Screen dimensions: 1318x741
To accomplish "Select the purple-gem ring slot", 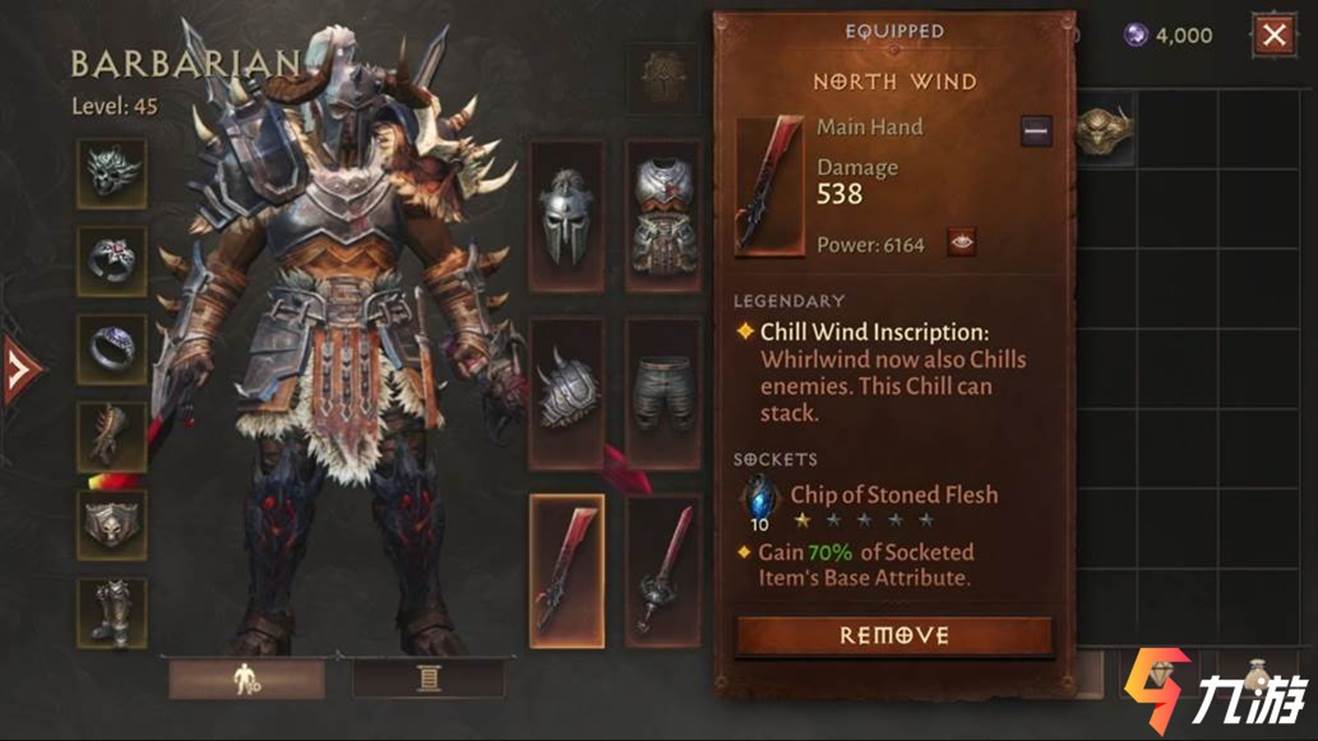I will tap(111, 349).
